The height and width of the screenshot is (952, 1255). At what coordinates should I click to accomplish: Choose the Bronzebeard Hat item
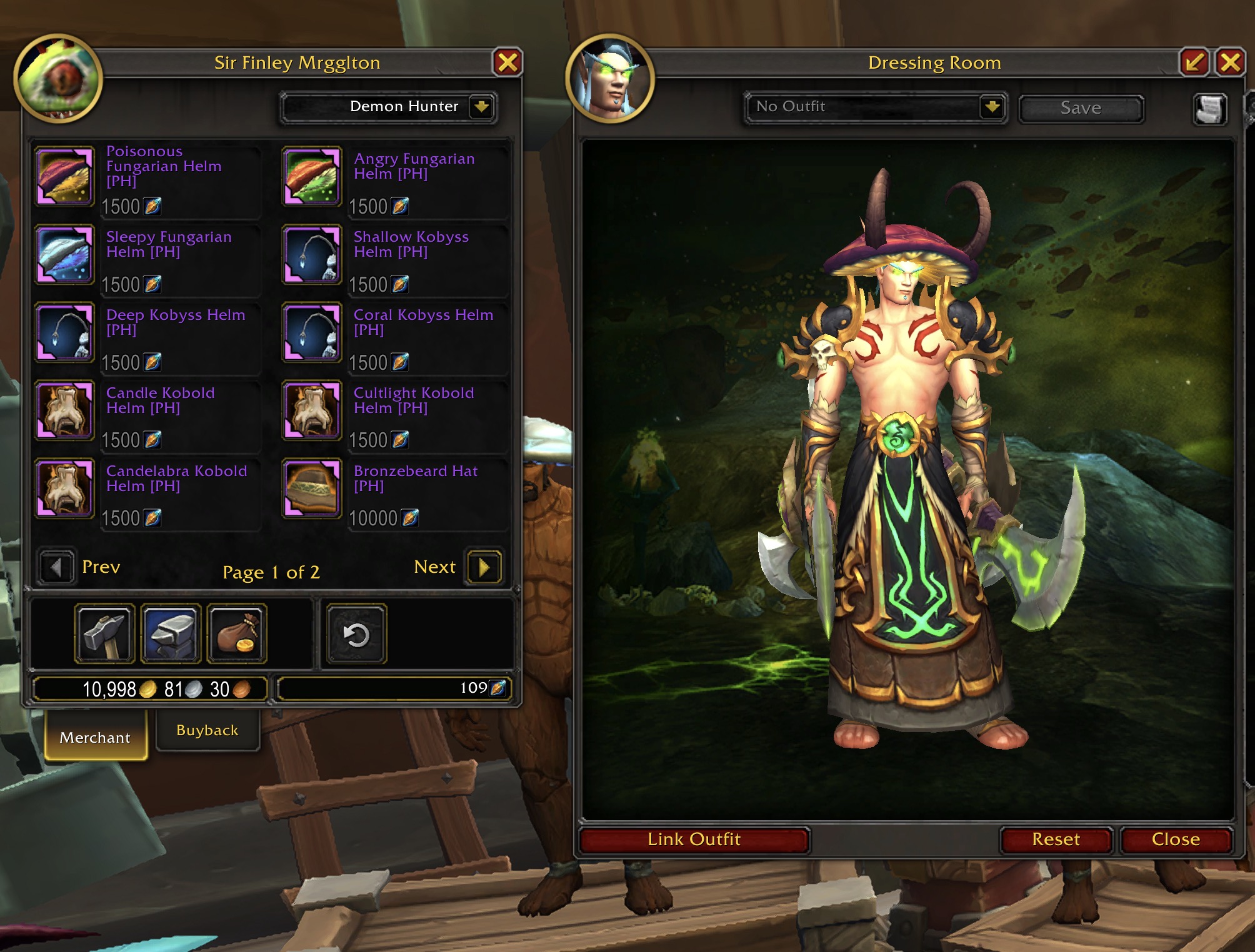tap(312, 488)
